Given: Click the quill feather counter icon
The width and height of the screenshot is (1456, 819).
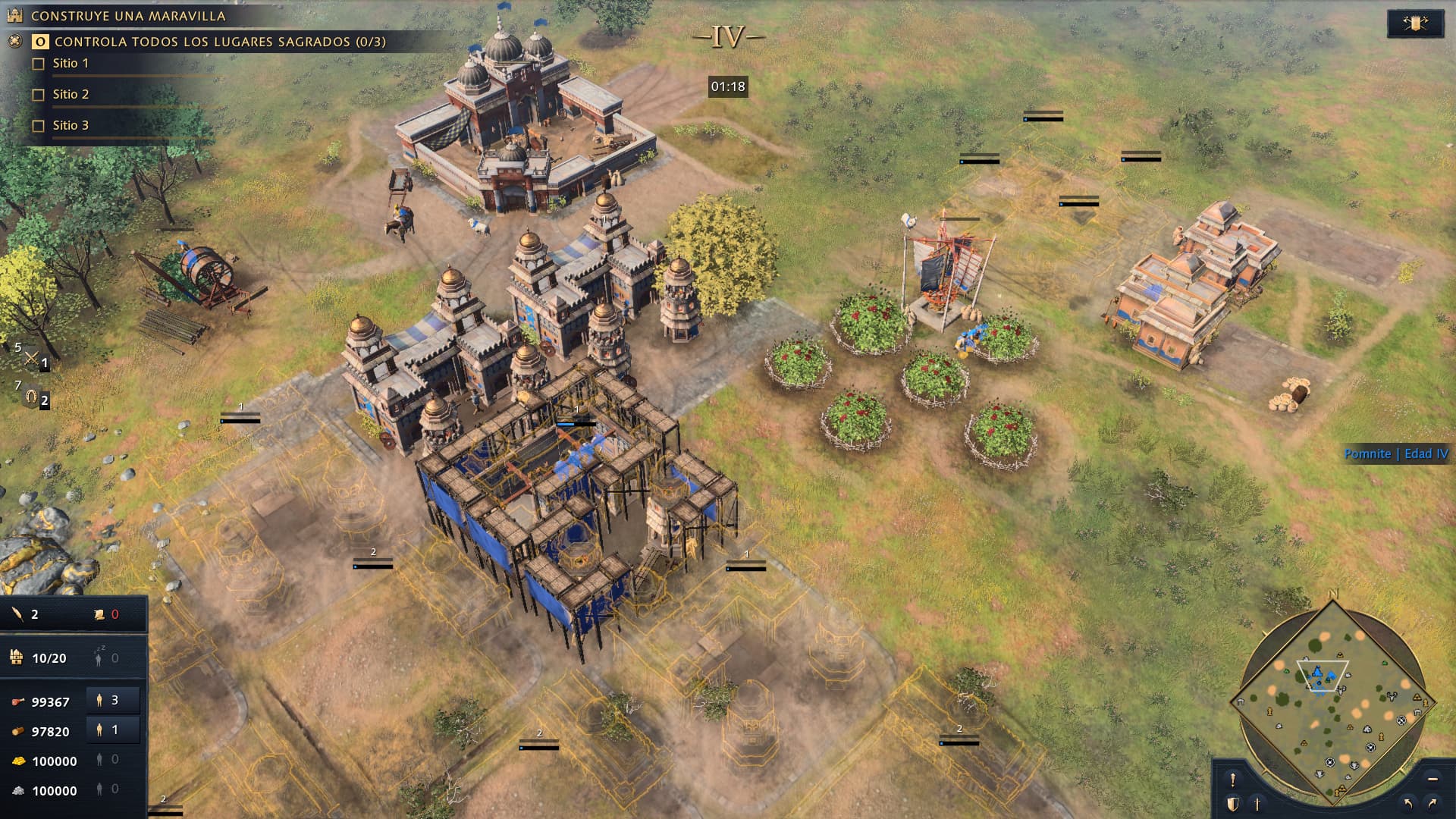Looking at the screenshot, I should click(x=17, y=614).
